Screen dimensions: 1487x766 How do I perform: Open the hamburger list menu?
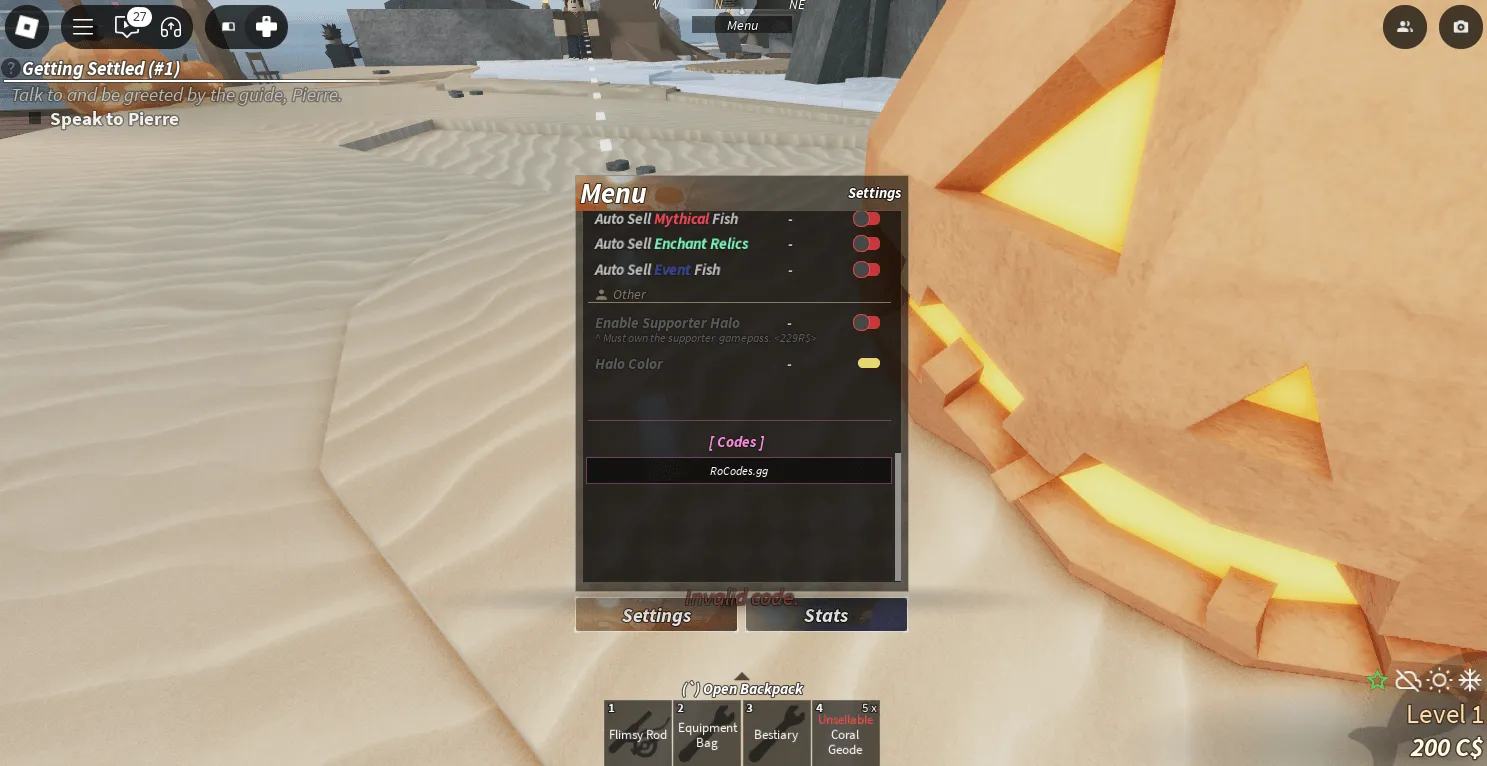83,27
